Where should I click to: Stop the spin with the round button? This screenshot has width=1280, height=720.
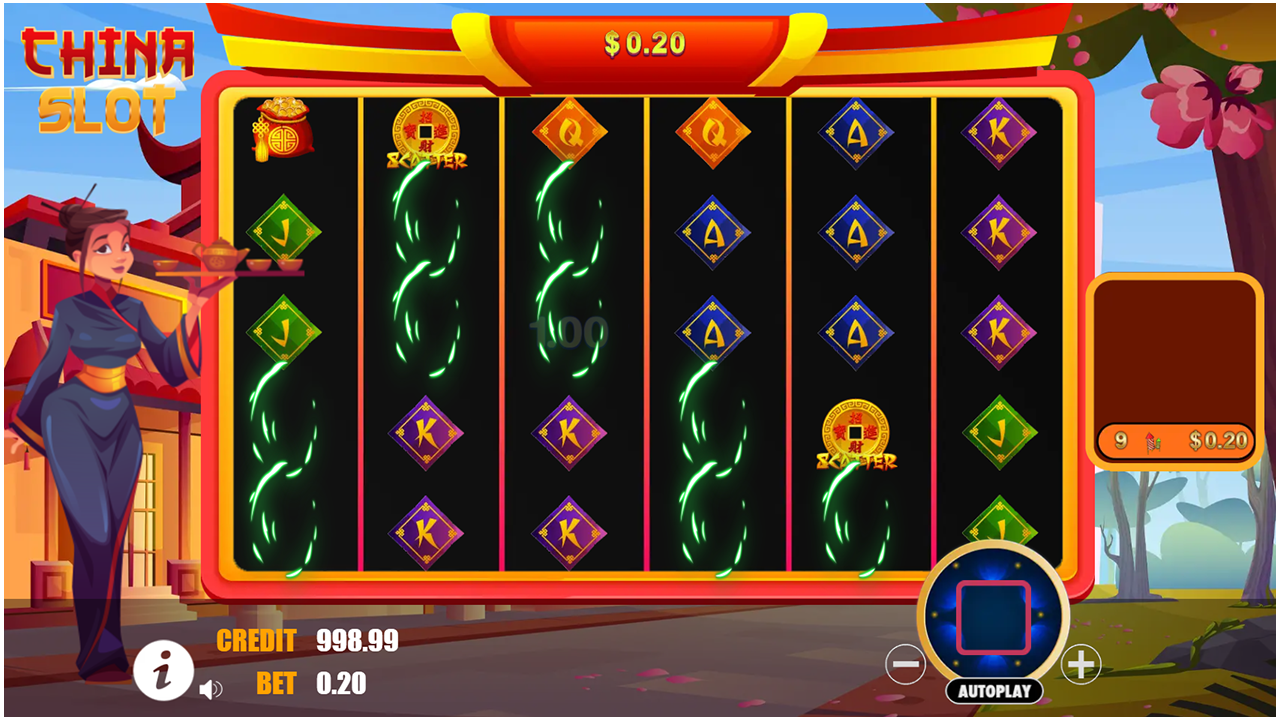pyautogui.click(x=993, y=617)
